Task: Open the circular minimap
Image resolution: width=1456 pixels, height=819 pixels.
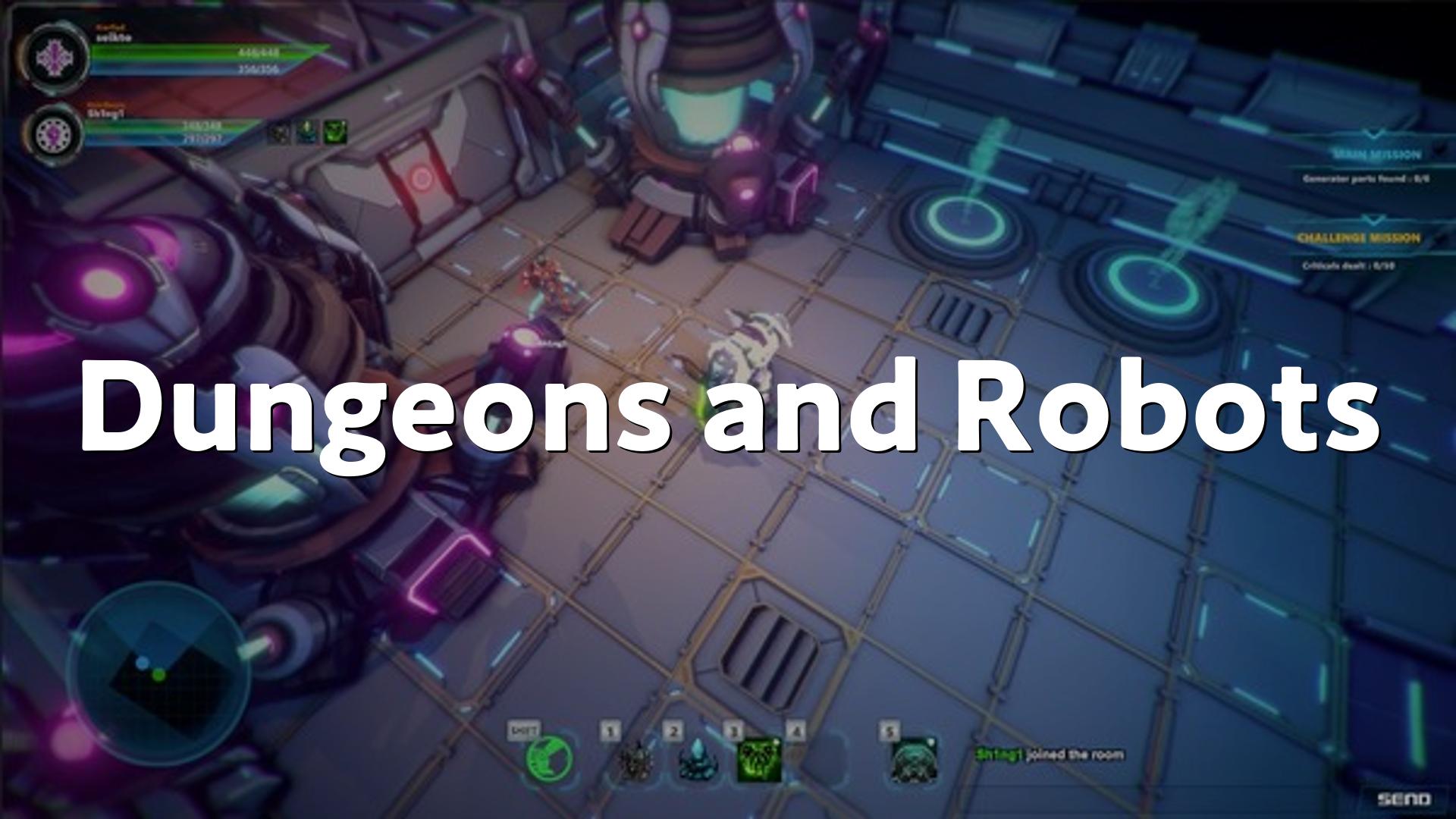Action: pos(158,670)
